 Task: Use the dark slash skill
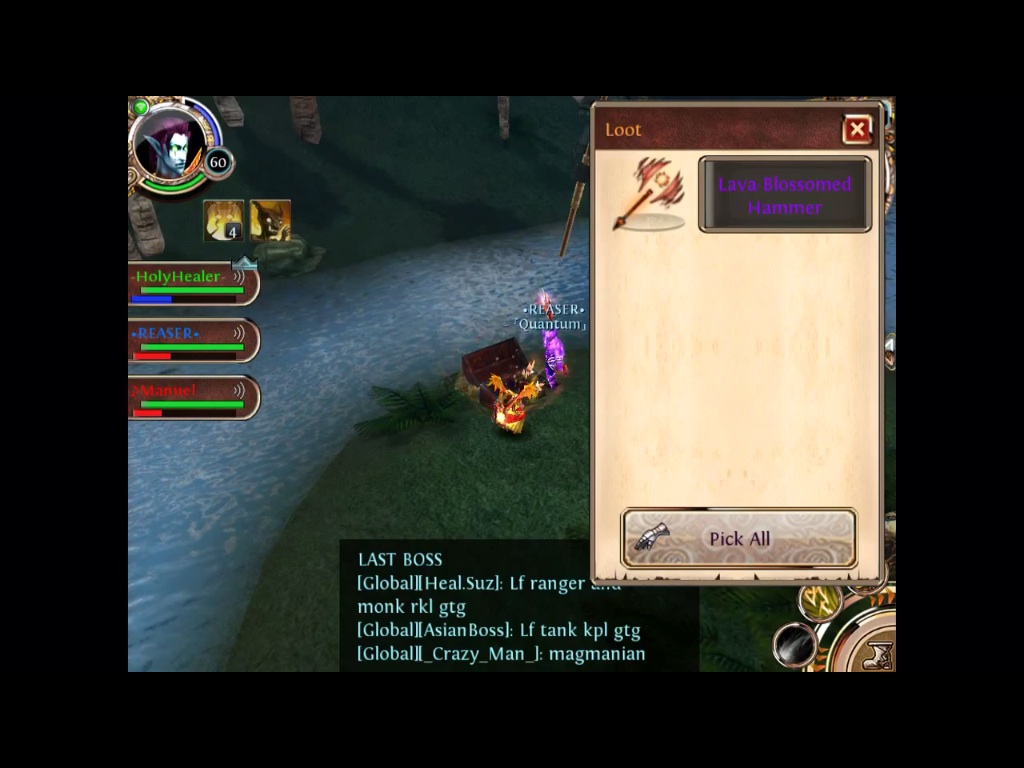pyautogui.click(x=796, y=644)
